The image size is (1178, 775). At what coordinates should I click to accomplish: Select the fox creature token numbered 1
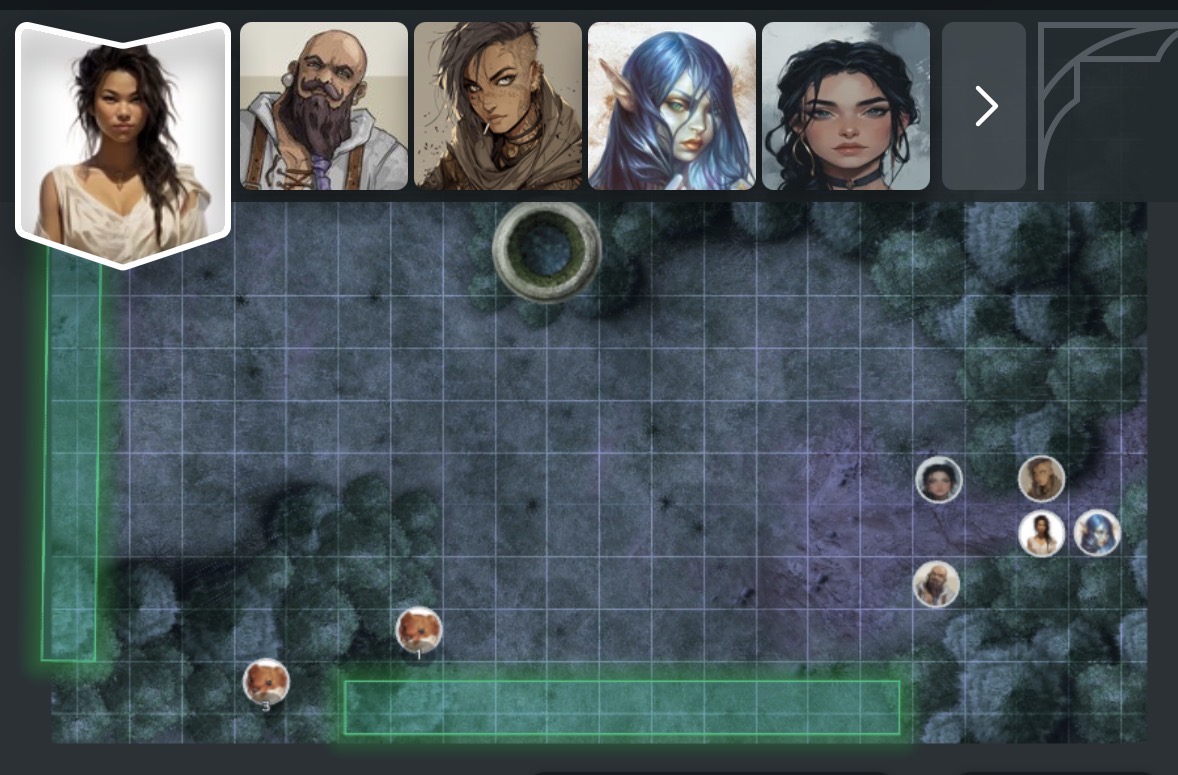click(x=419, y=630)
